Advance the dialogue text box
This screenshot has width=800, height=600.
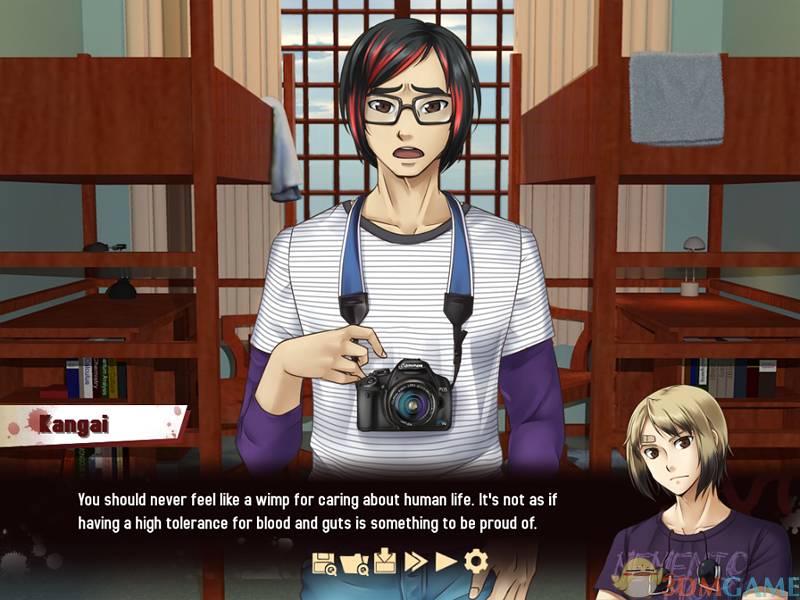[x=330, y=510]
